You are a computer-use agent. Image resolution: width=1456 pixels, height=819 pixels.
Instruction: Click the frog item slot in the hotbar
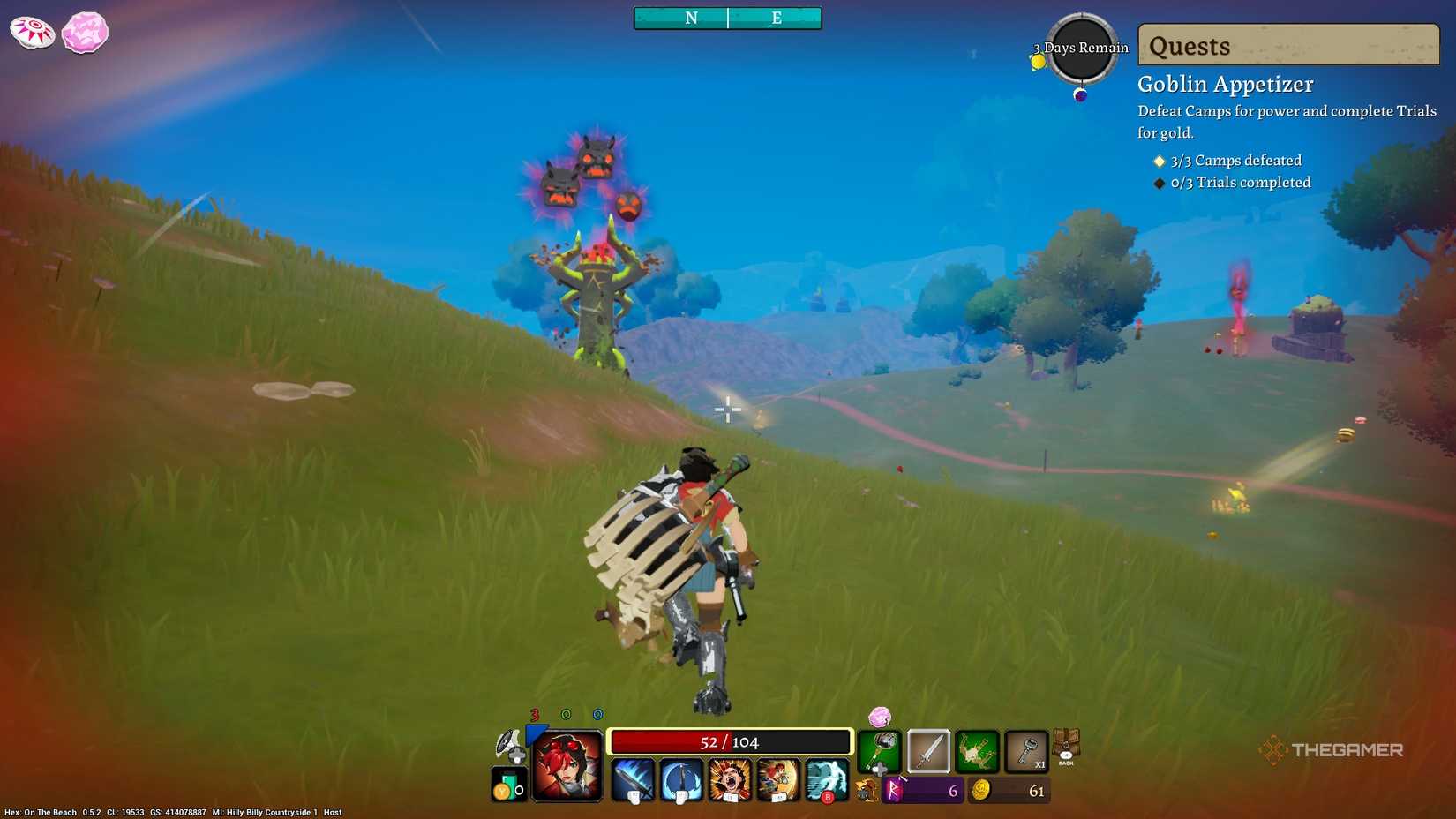click(976, 750)
